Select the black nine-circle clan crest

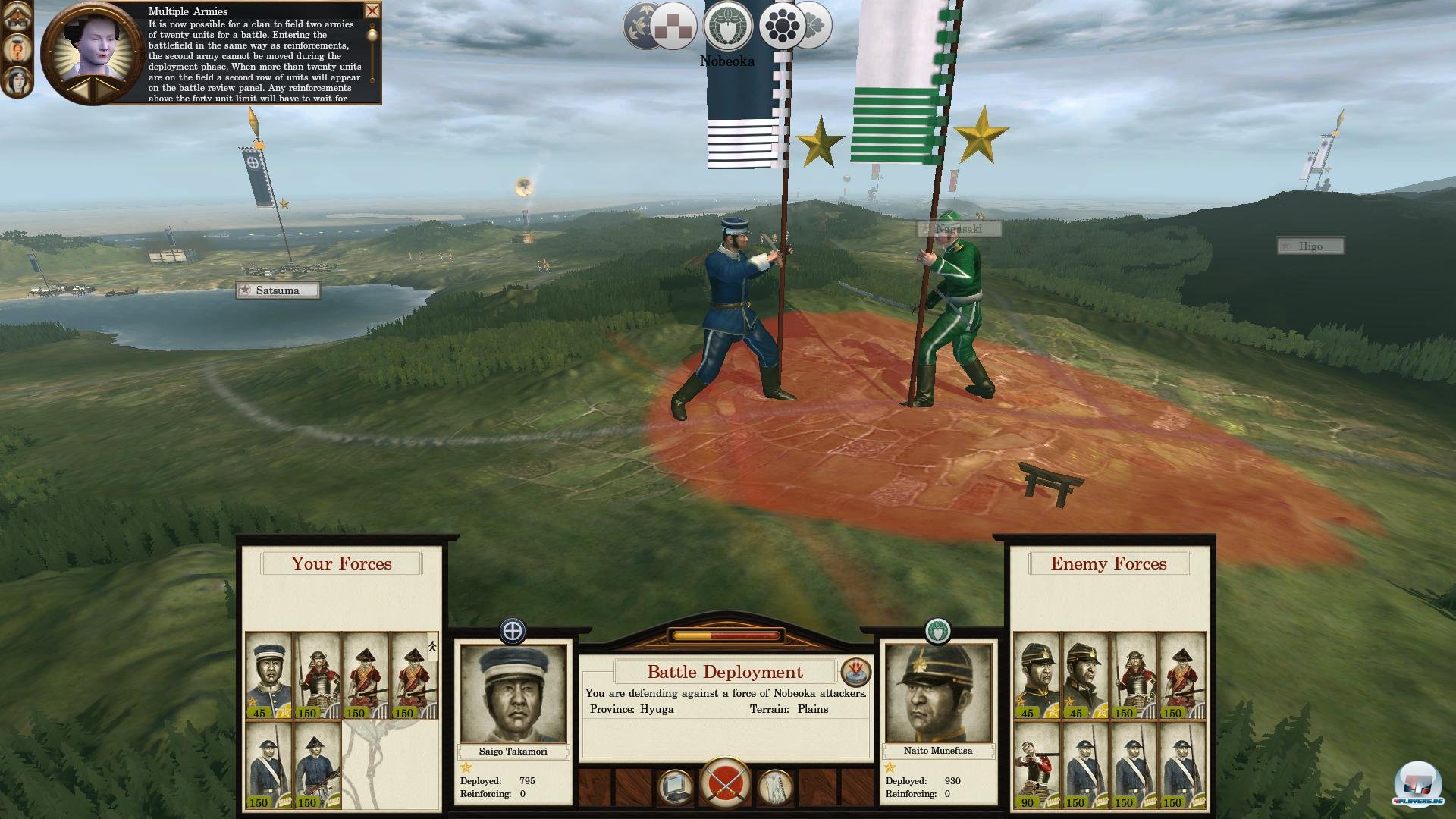(782, 27)
